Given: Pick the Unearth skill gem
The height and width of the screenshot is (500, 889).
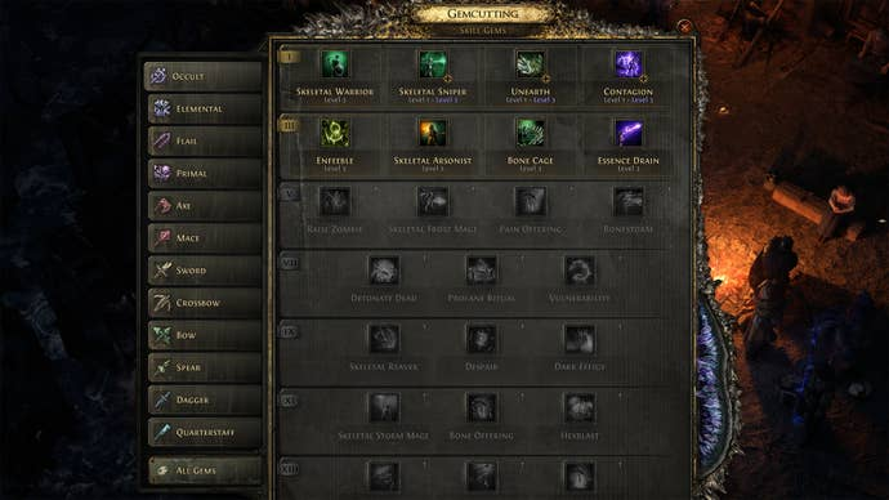Looking at the screenshot, I should [x=530, y=65].
